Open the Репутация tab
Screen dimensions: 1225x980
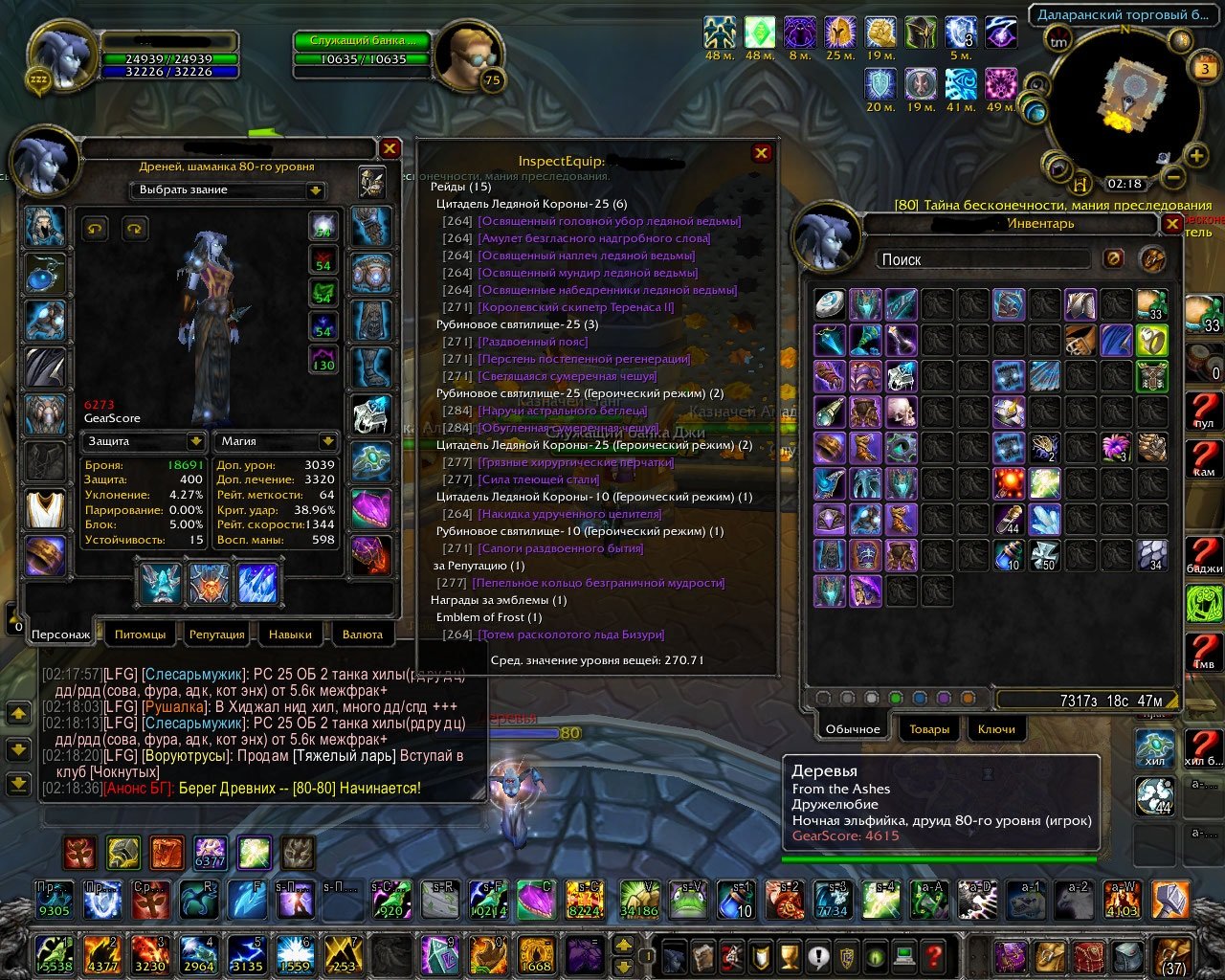click(216, 635)
